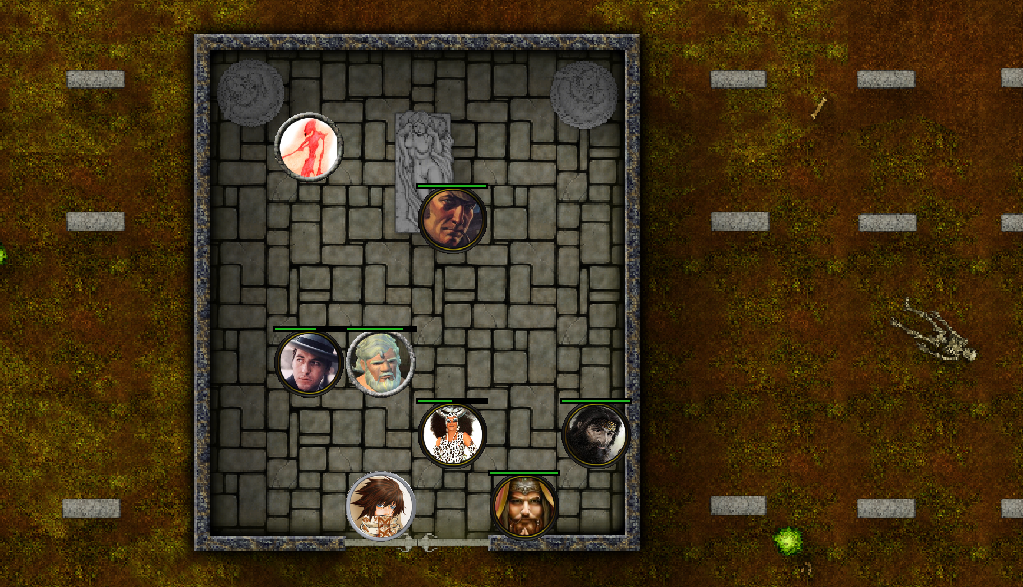Choose the bearded man with golden headdress token

(523, 505)
